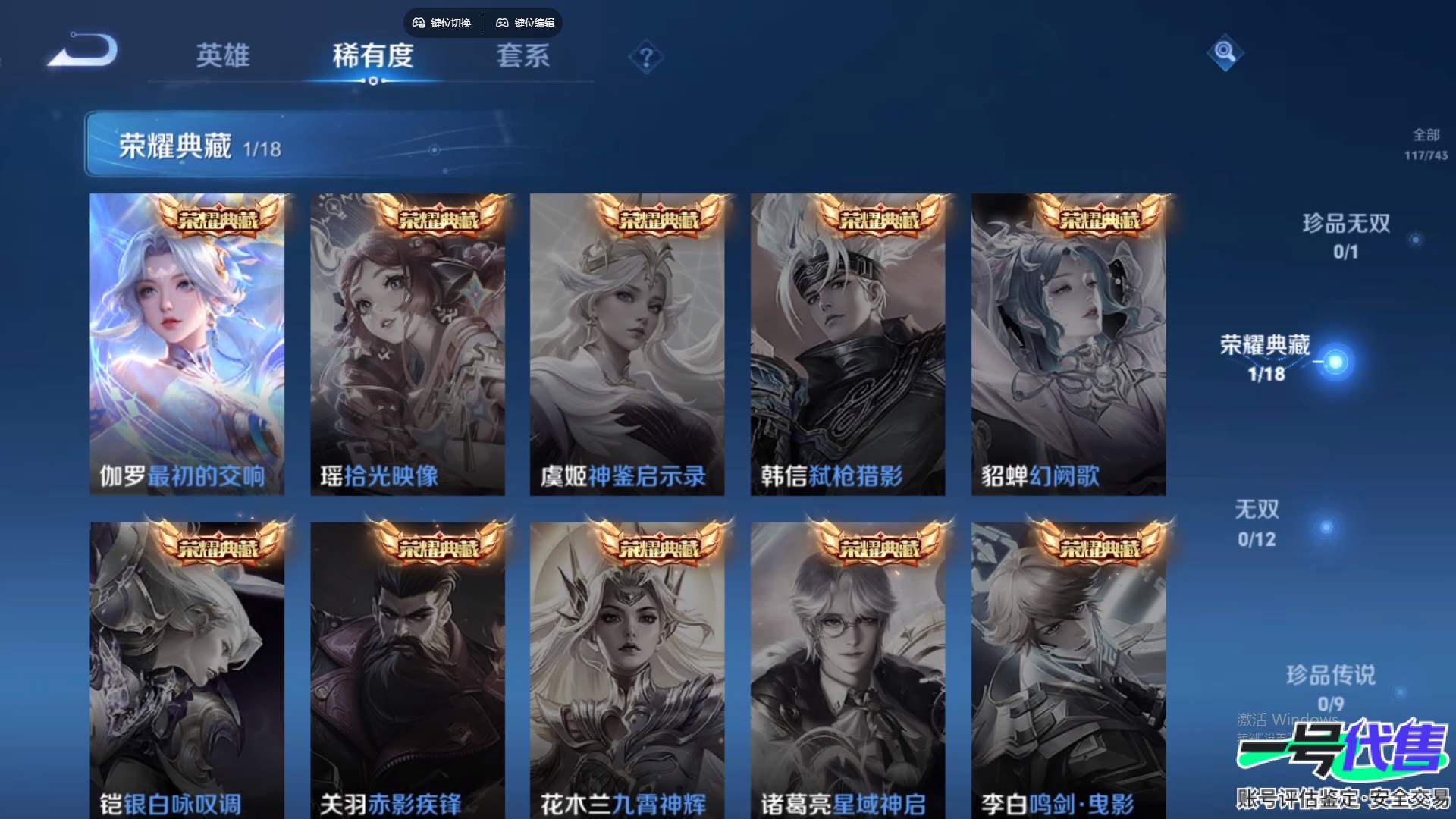This screenshot has width=1456, height=819.
Task: Jump to the 无双 0/12 rarity category
Action: pyautogui.click(x=1257, y=523)
